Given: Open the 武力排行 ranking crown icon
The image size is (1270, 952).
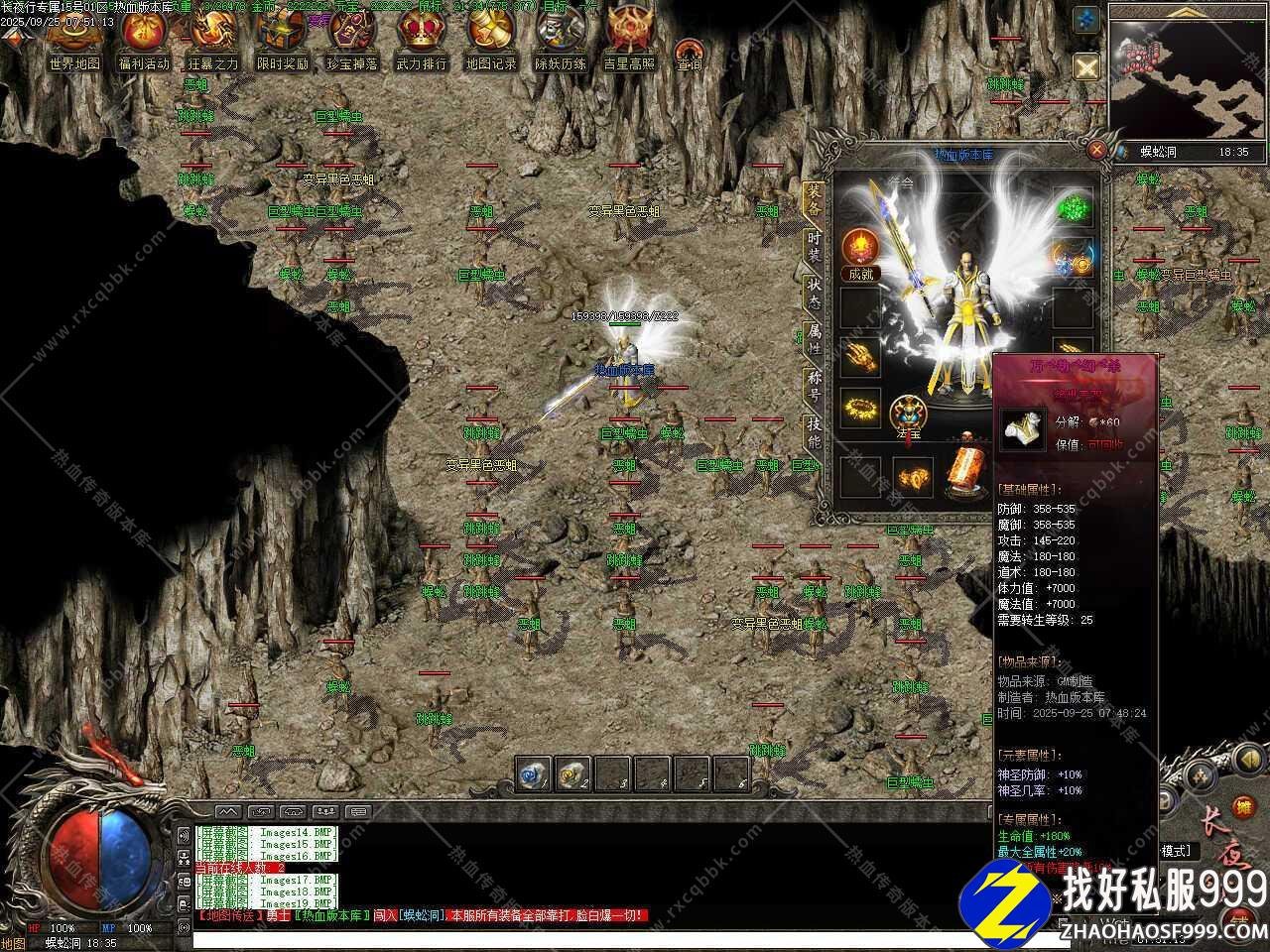Looking at the screenshot, I should [x=421, y=38].
